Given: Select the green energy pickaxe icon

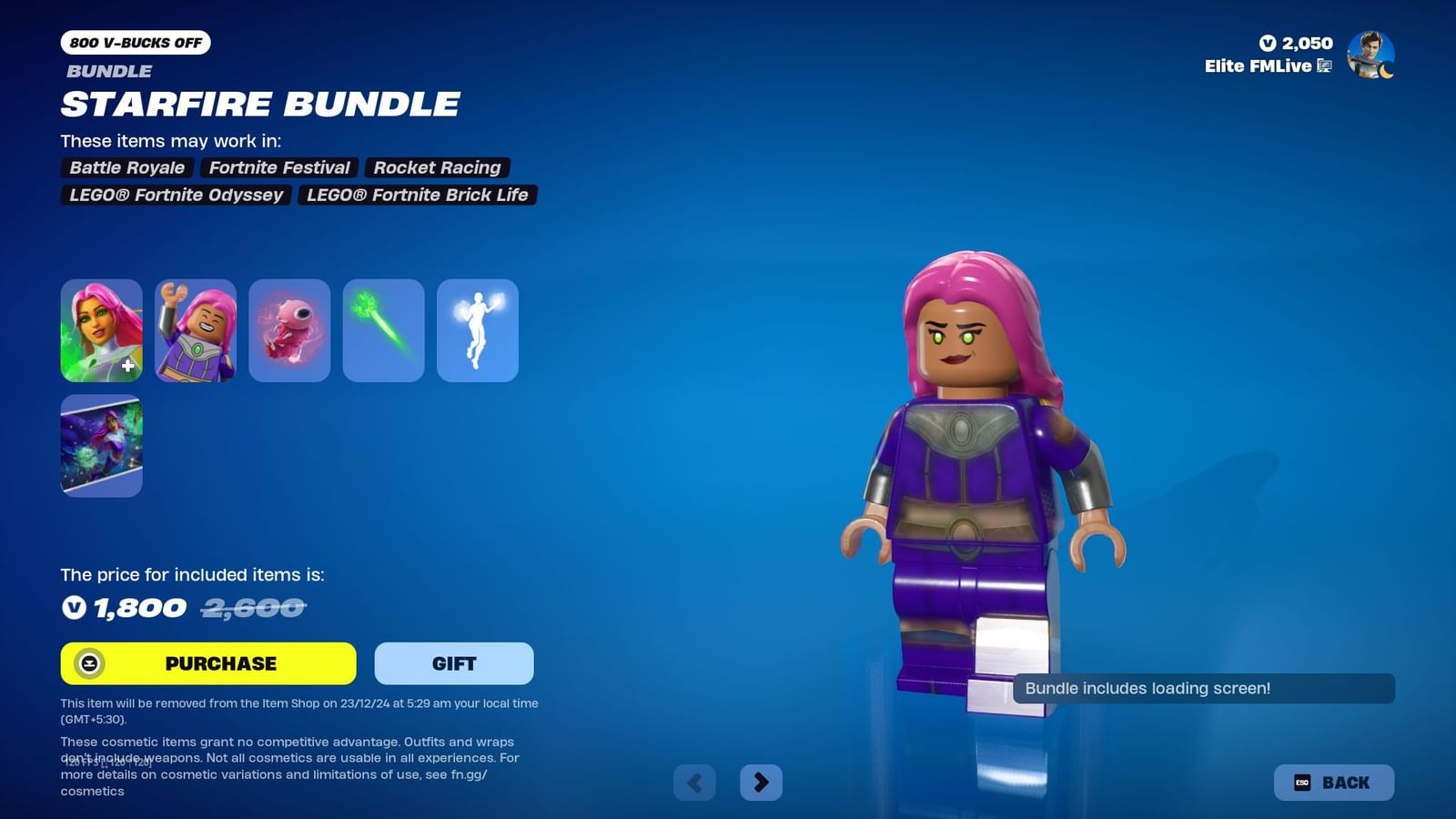Looking at the screenshot, I should (383, 330).
